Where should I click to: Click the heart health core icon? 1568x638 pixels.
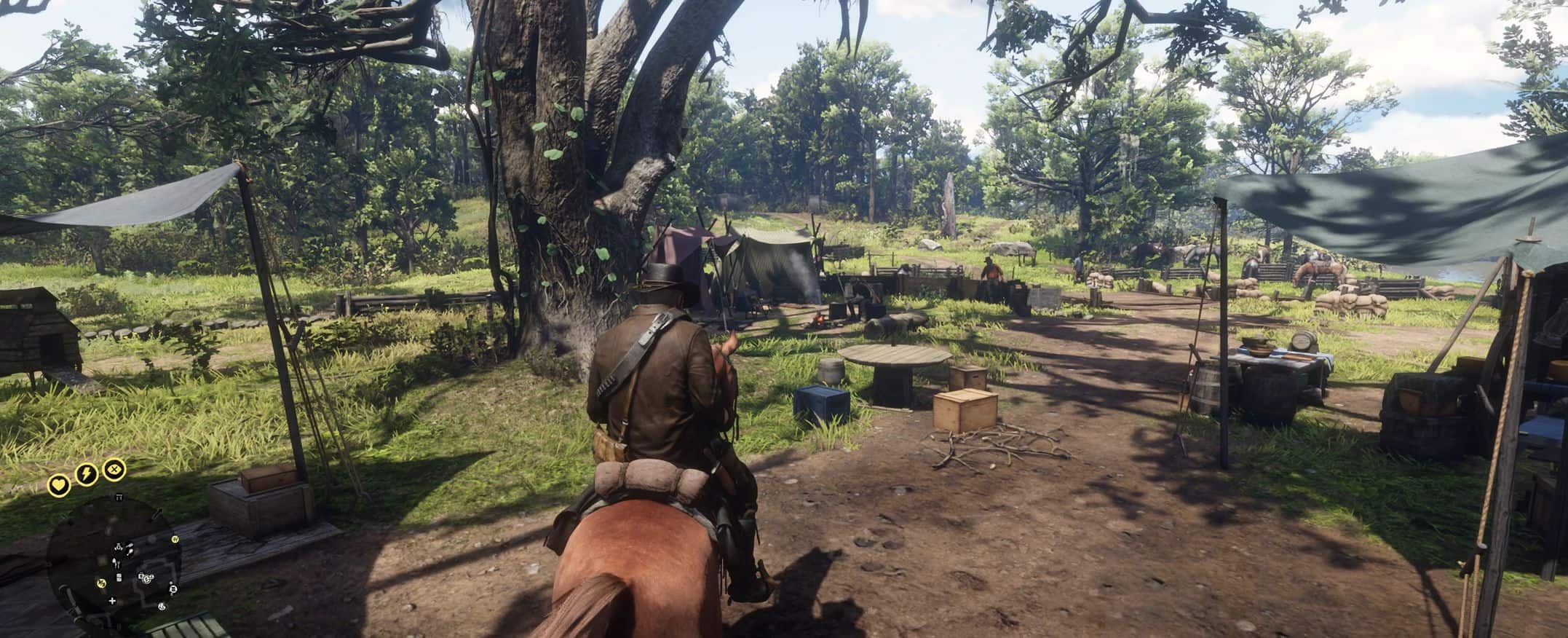tap(58, 485)
